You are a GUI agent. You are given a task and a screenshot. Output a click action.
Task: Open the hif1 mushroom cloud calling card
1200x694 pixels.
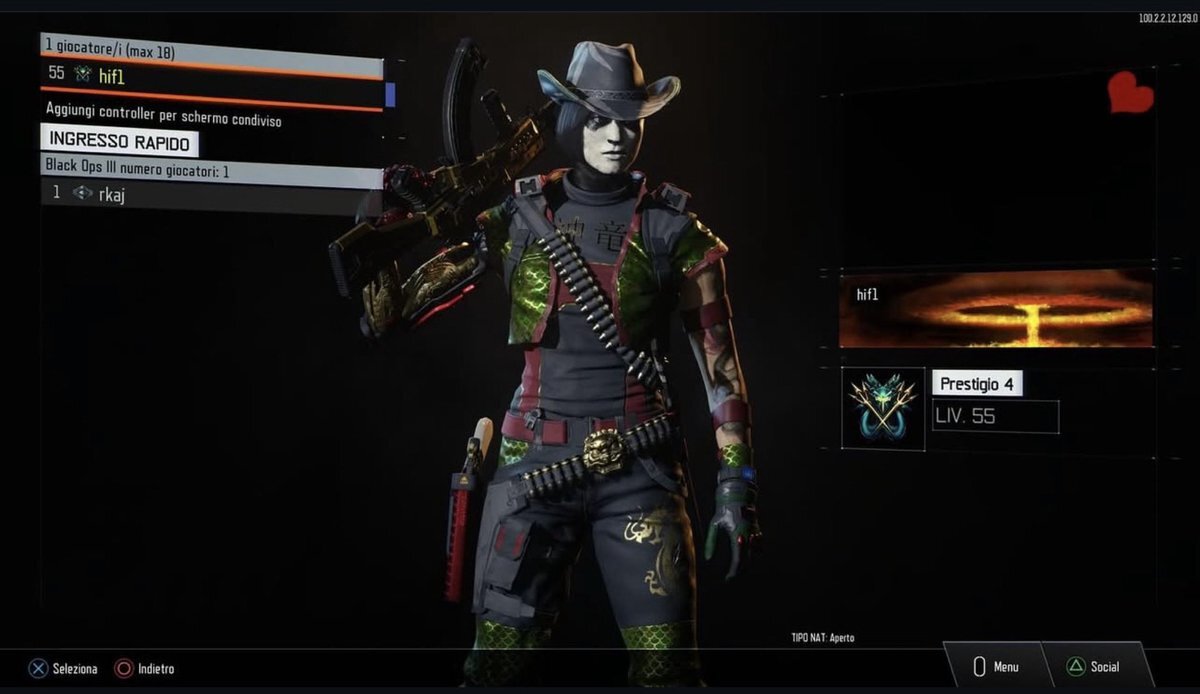(x=996, y=308)
